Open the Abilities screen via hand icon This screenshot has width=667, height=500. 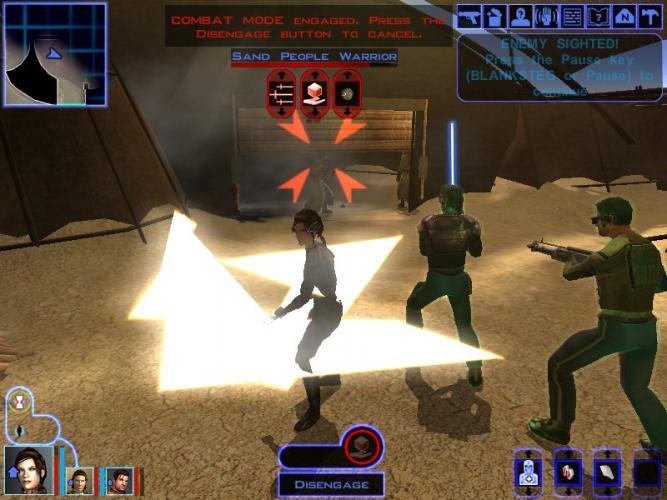(x=546, y=16)
